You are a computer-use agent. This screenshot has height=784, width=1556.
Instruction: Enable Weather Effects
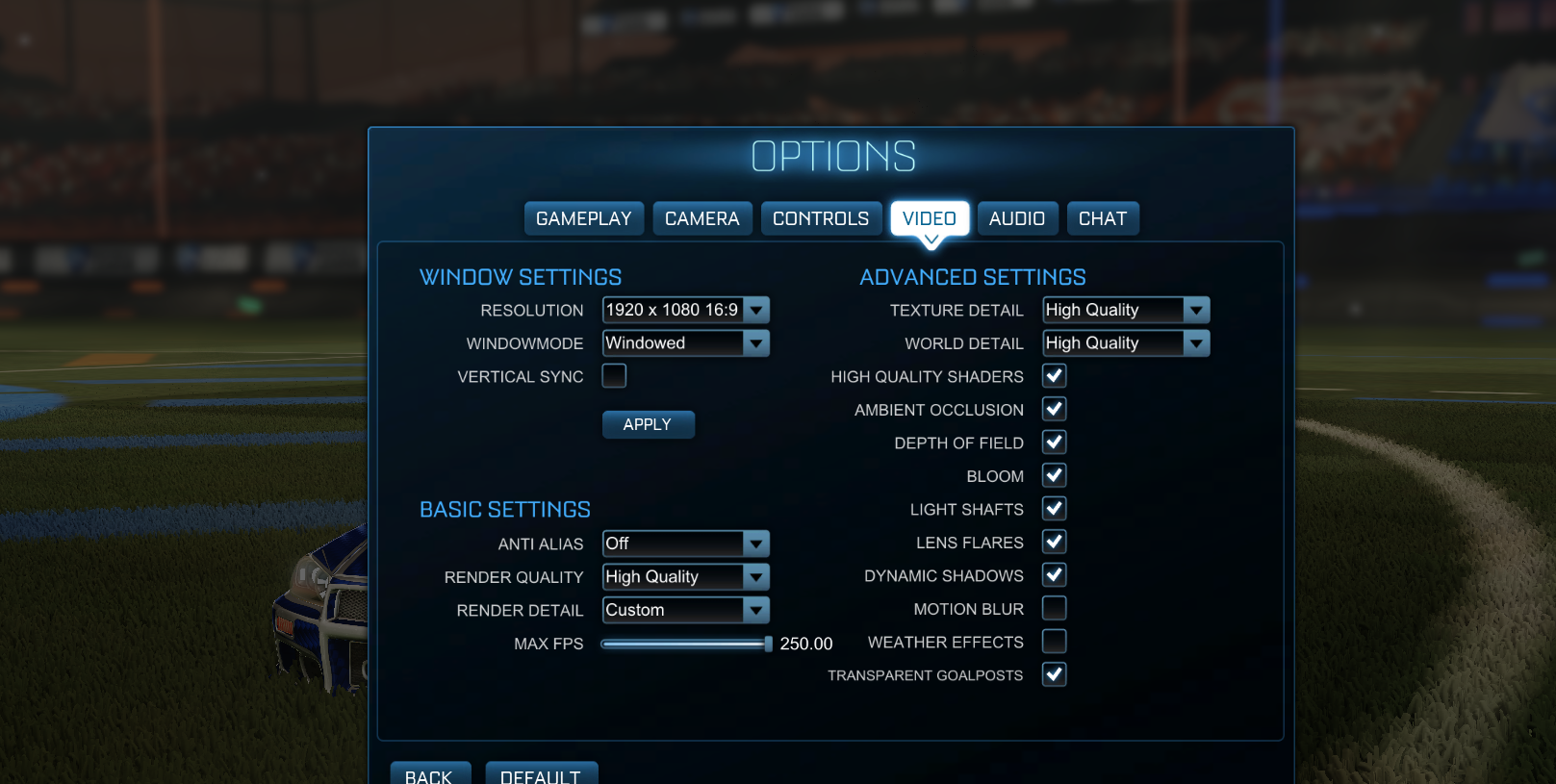(x=1054, y=642)
